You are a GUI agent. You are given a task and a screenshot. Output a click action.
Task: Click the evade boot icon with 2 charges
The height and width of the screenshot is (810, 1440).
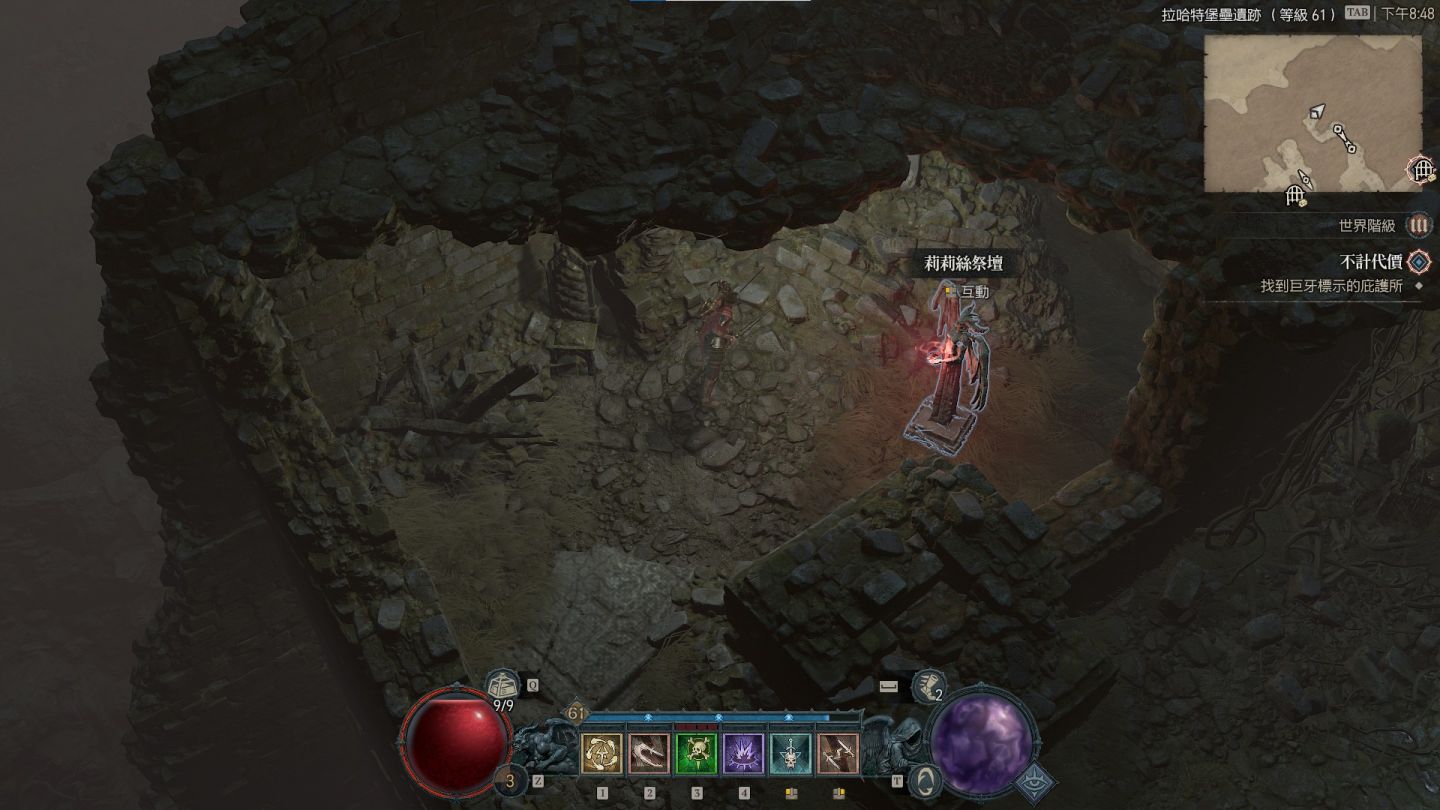(928, 686)
